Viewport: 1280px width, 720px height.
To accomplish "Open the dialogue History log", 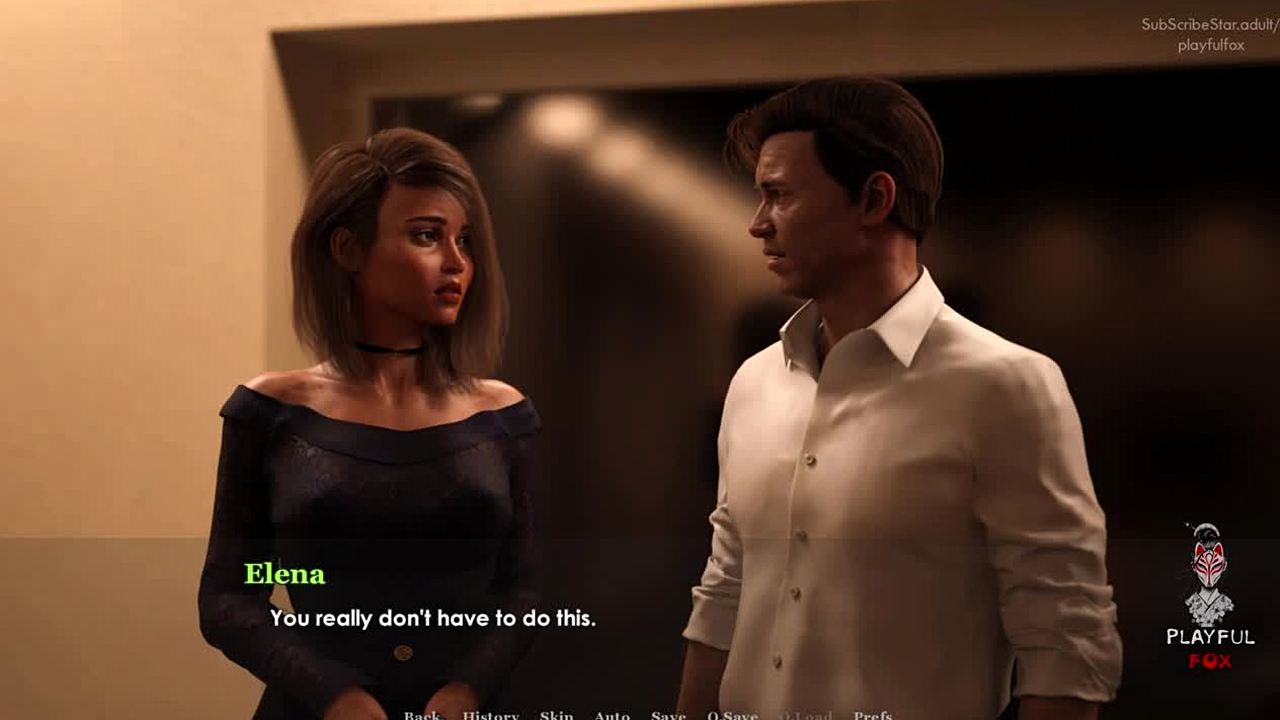I will point(490,714).
